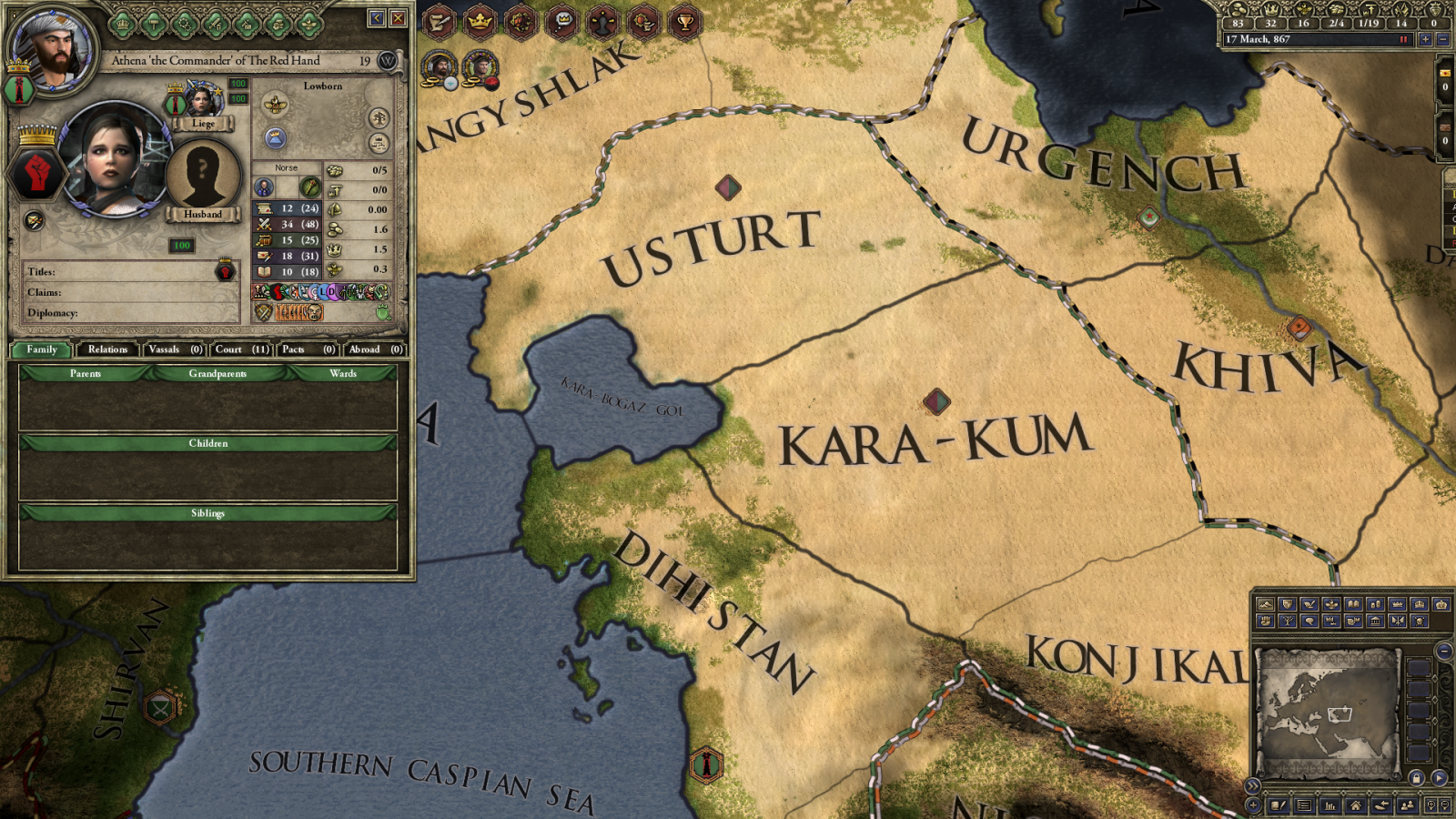Select the terrain map mode
Image resolution: width=1456 pixels, height=819 pixels.
click(1266, 604)
